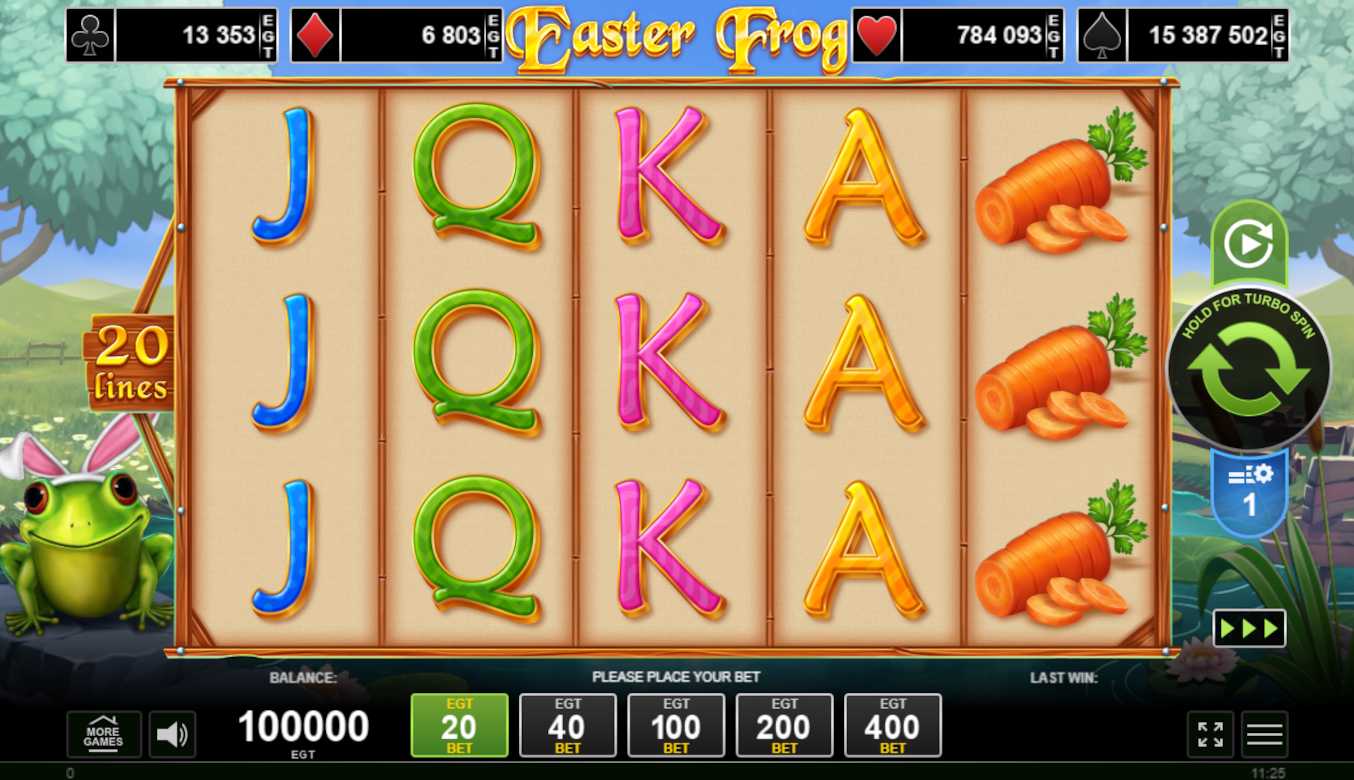Viewport: 1354px width, 780px height.
Task: View the hearts jackpot counter
Action: tap(957, 36)
